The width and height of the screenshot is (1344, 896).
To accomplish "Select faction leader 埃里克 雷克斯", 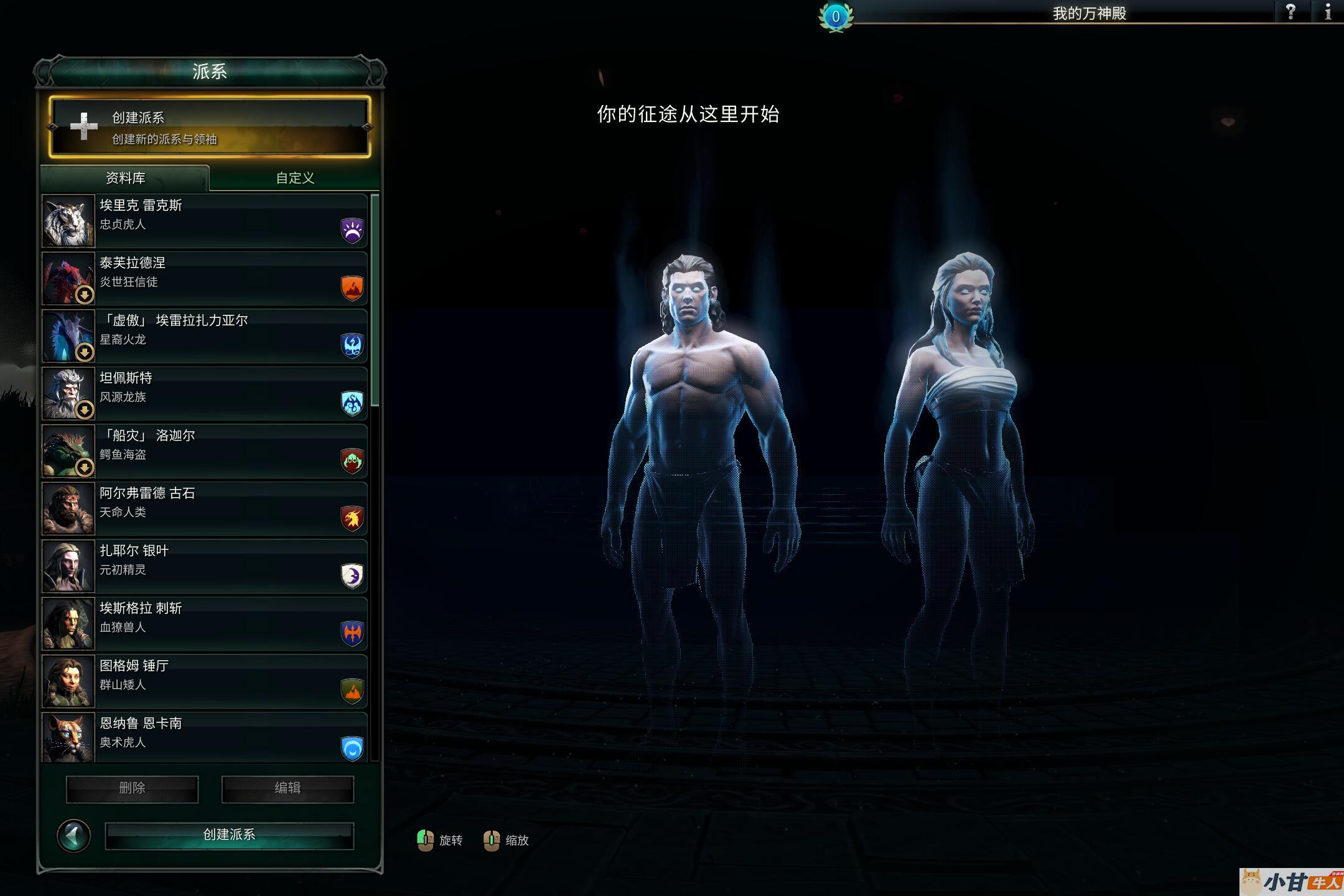I will click(205, 221).
